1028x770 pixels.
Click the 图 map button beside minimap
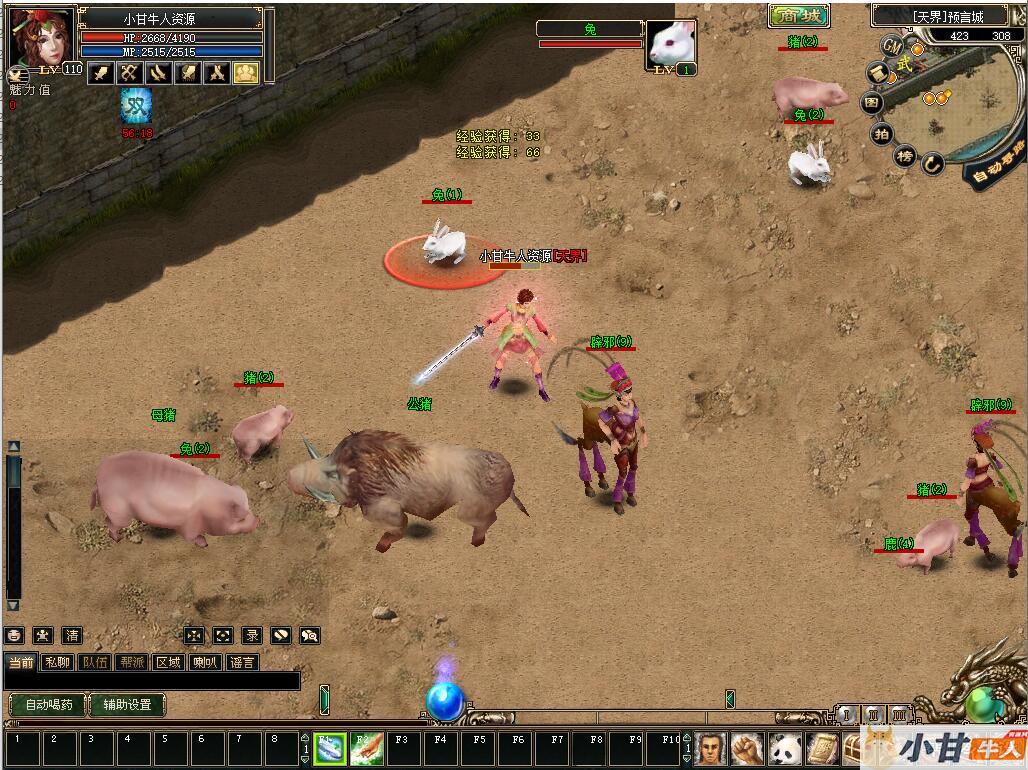[x=873, y=102]
